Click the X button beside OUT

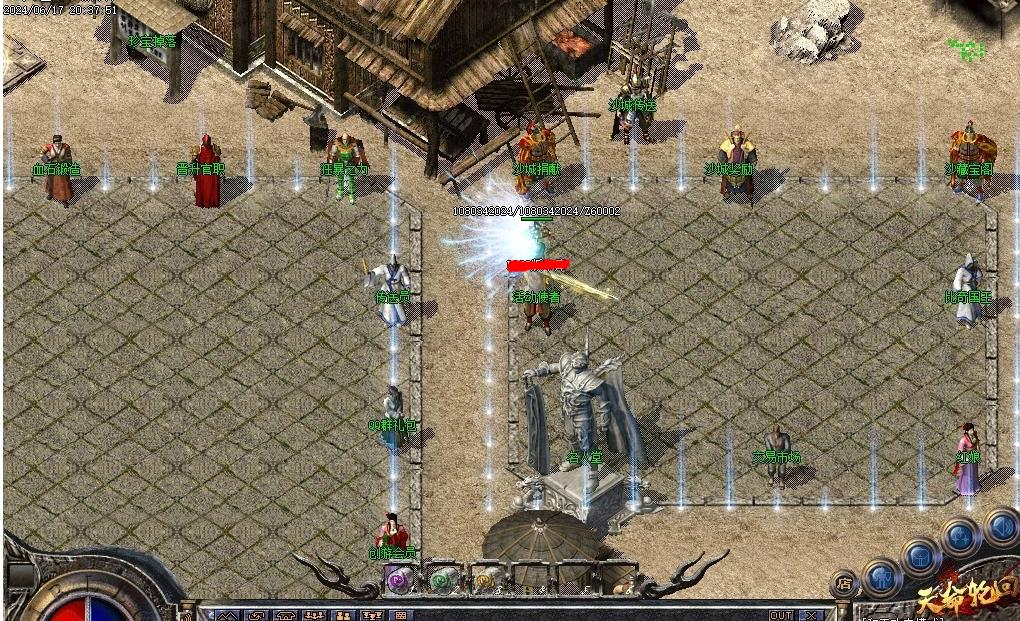(811, 615)
